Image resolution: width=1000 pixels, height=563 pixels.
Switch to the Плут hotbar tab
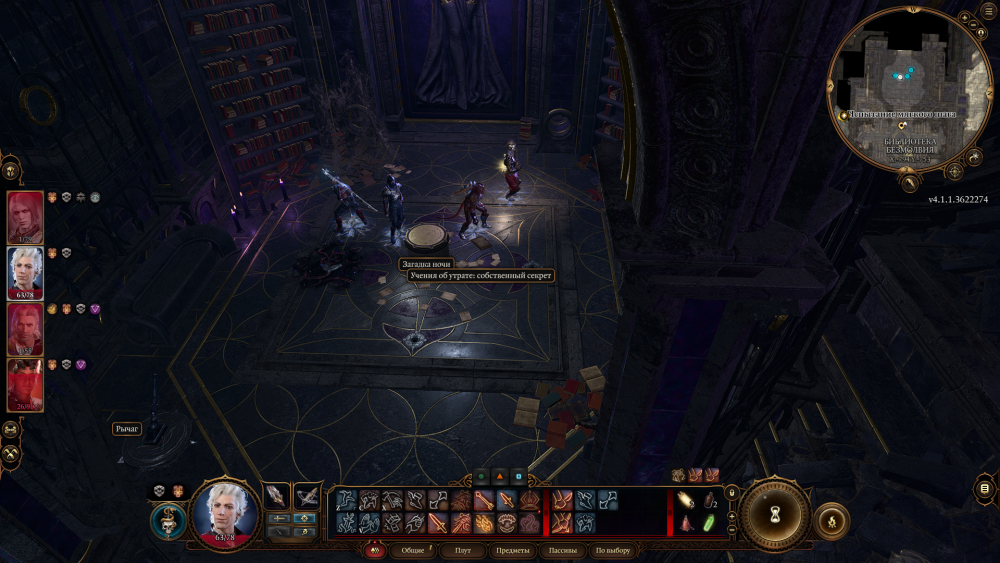click(462, 551)
